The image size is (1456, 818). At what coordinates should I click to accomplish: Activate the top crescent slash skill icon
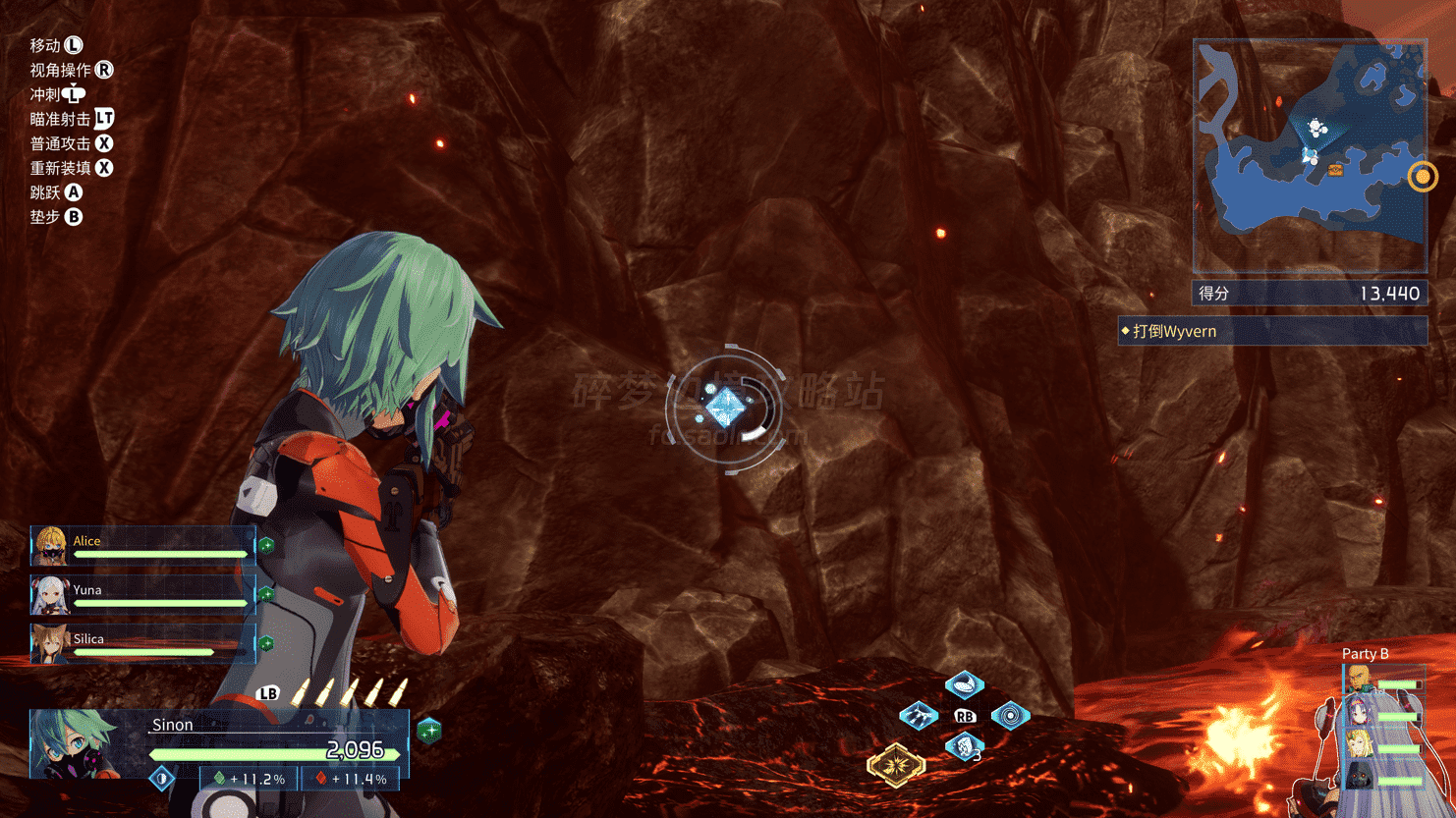964,683
